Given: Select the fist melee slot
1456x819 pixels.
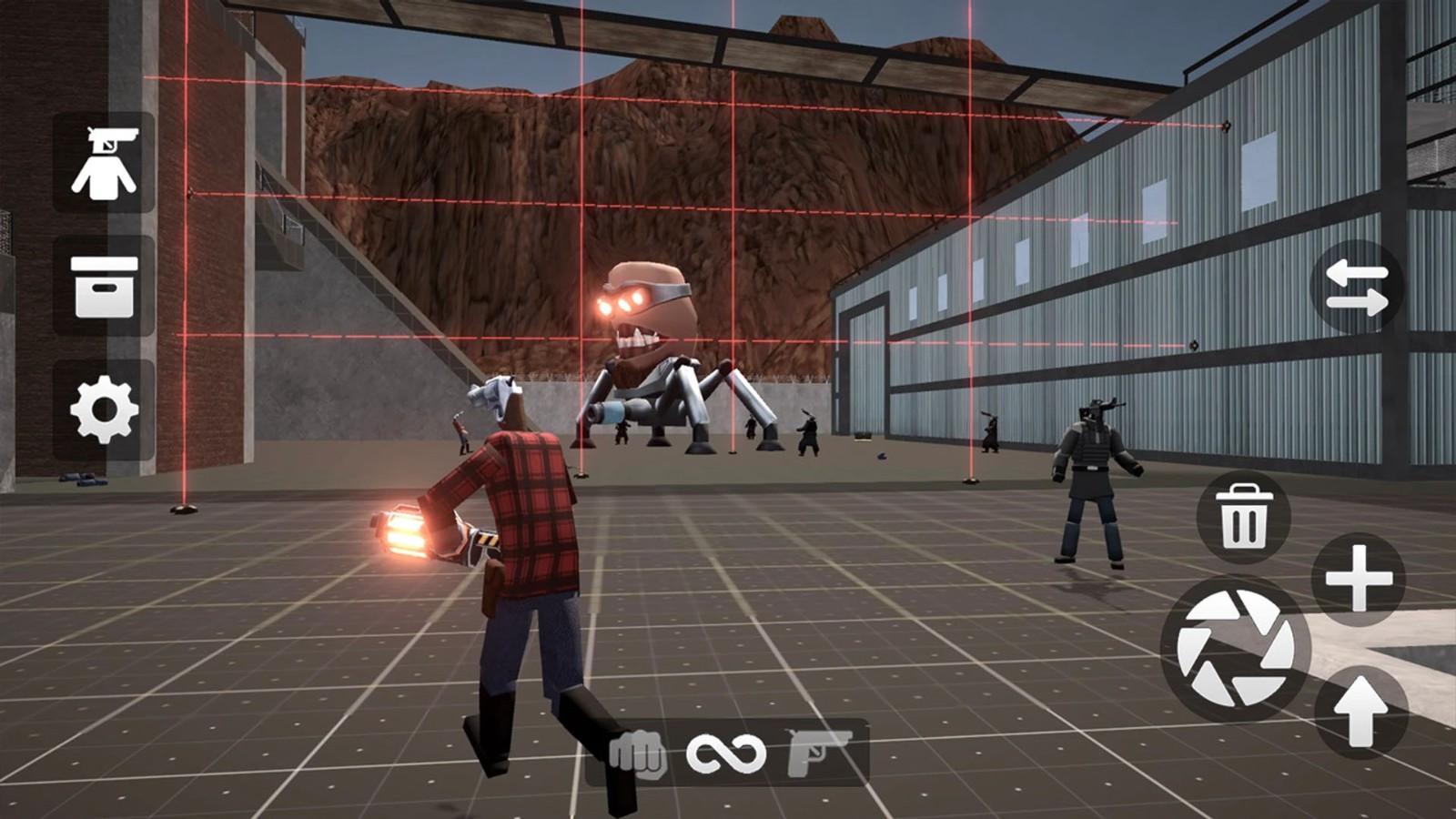Looking at the screenshot, I should 637,753.
